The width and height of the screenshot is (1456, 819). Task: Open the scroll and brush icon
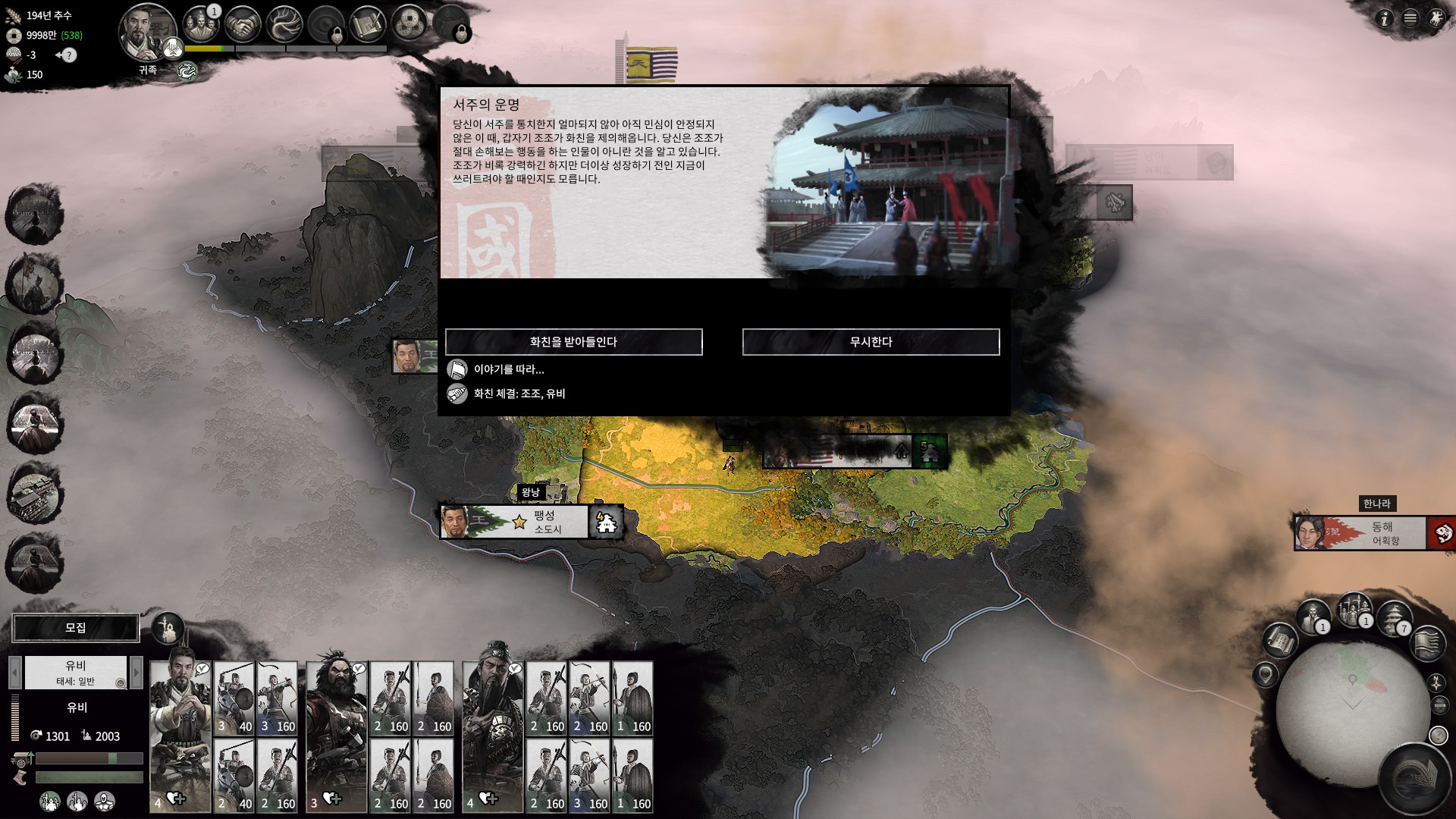pos(369,24)
